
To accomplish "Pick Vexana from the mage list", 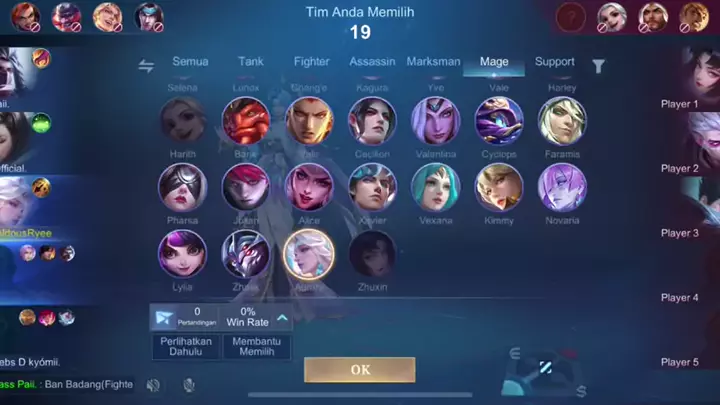I will click(x=436, y=187).
